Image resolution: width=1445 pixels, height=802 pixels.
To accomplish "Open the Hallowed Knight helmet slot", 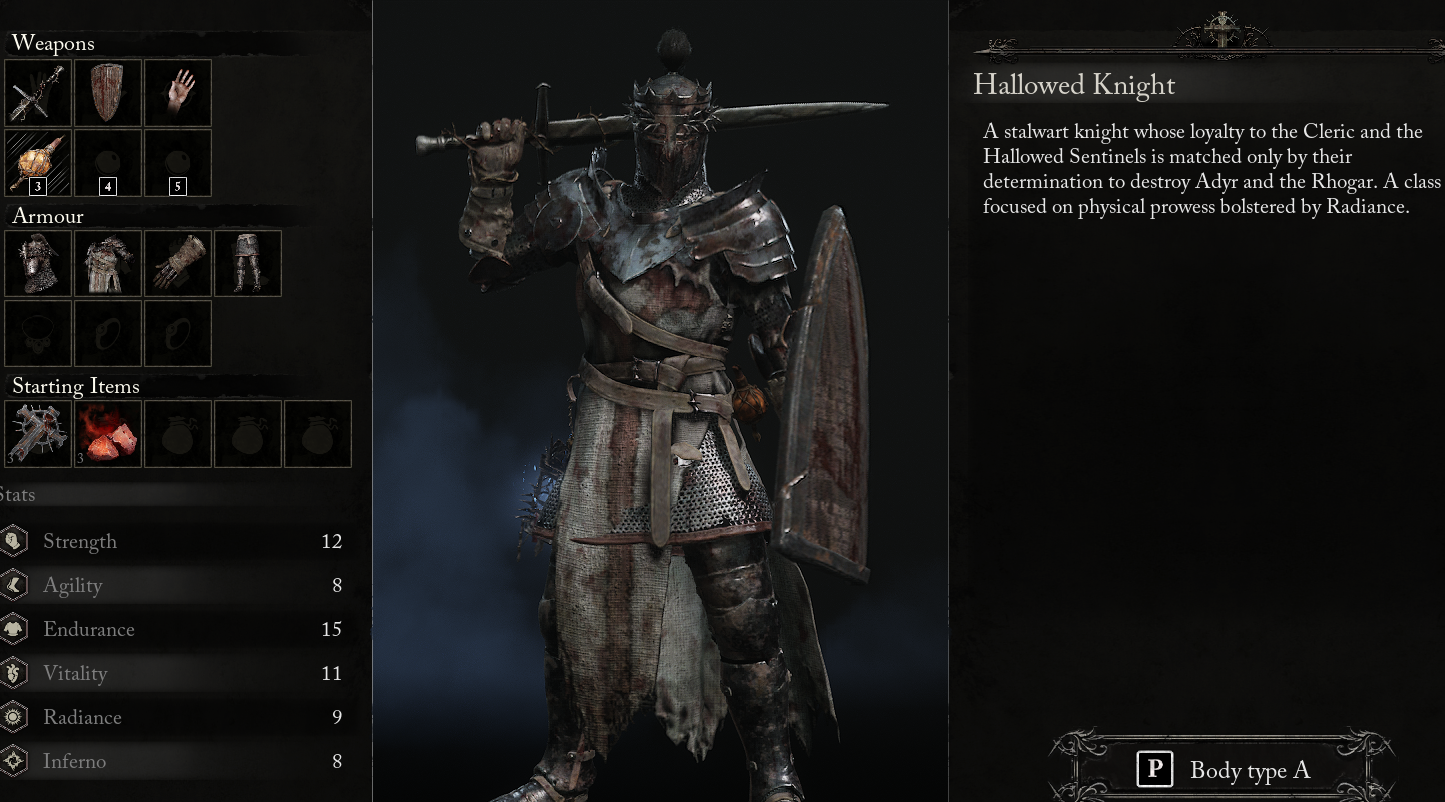I will coord(38,263).
